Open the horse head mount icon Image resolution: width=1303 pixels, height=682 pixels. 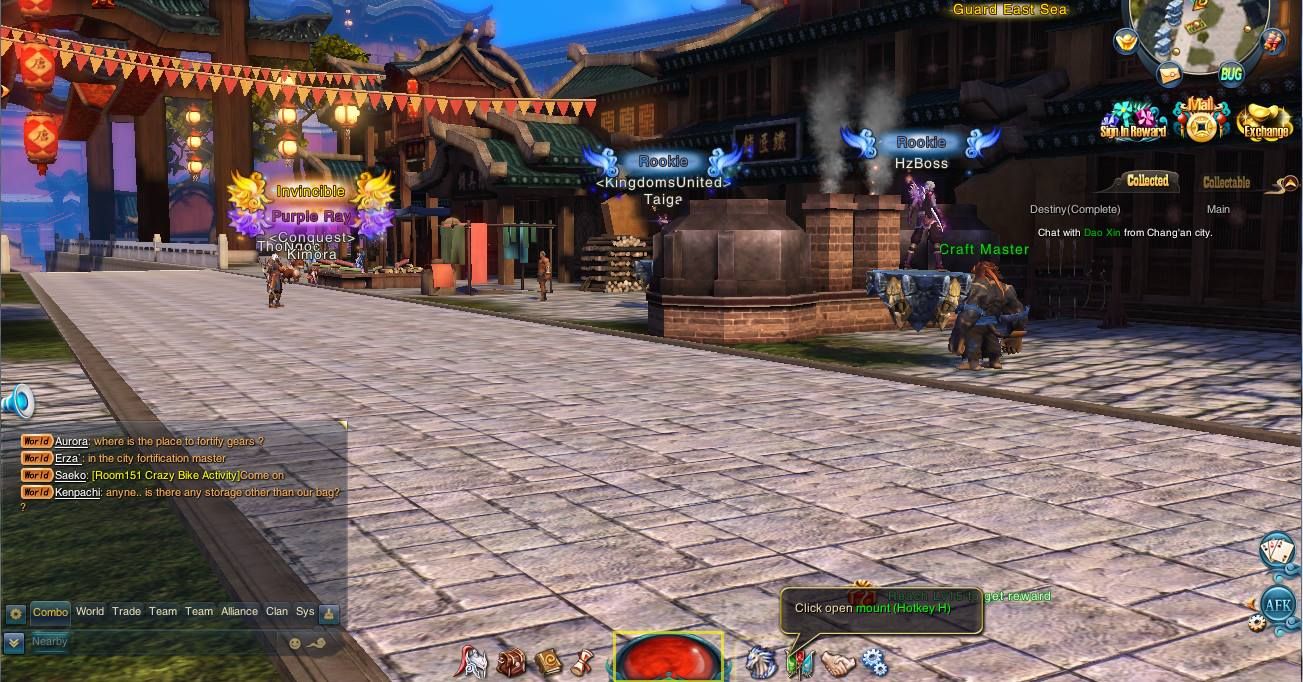point(761,661)
